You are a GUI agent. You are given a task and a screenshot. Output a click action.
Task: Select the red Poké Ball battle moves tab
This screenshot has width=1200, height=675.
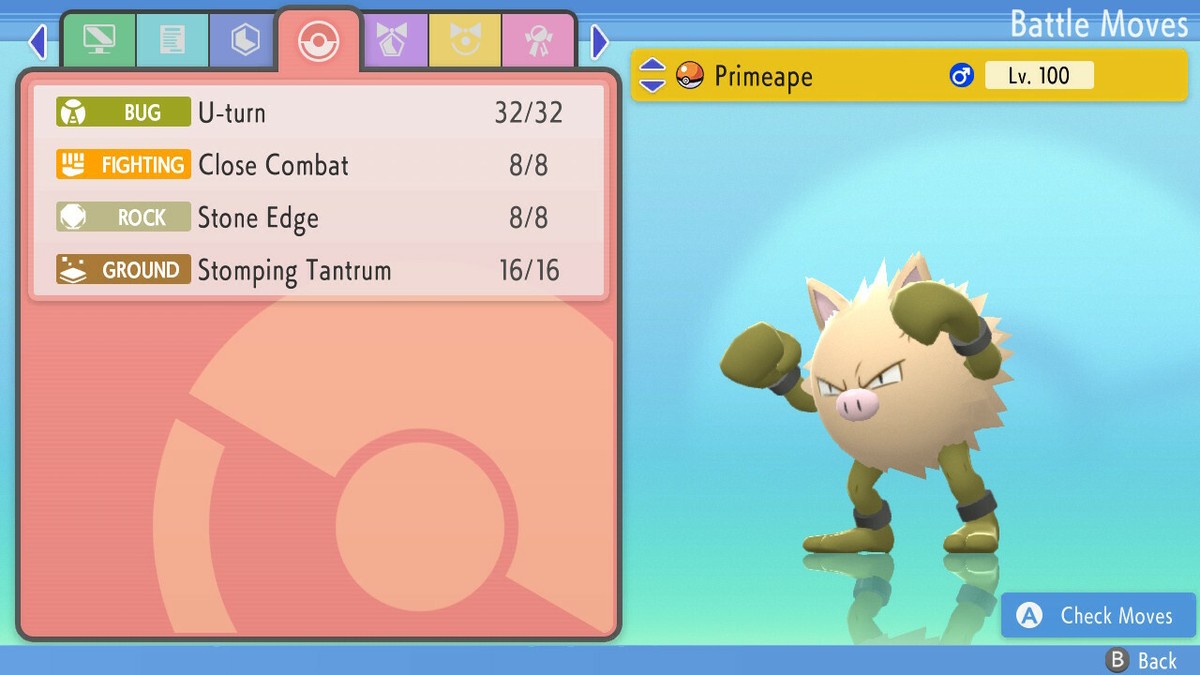(x=319, y=40)
